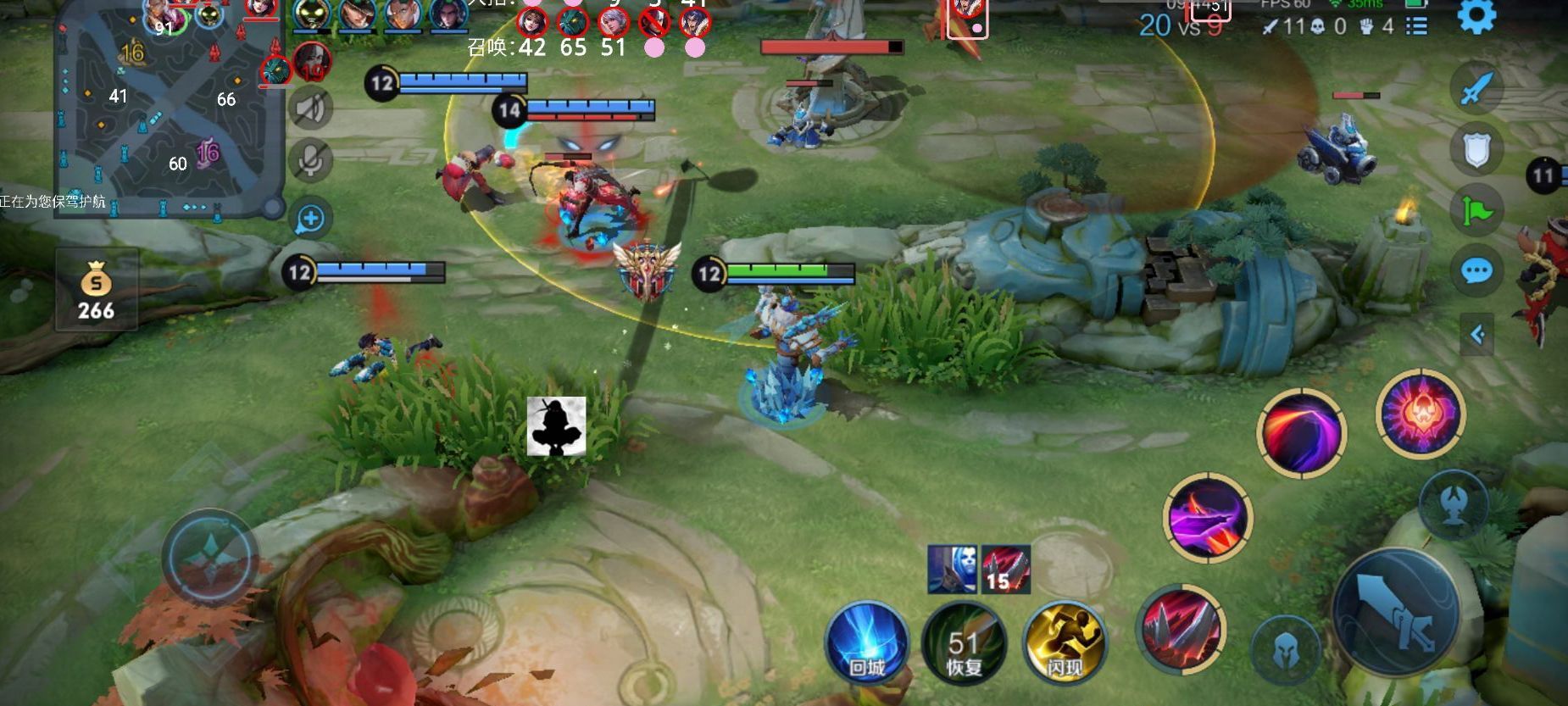Image resolution: width=1568 pixels, height=706 pixels.
Task: Toggle the microphone icon
Action: point(310,160)
